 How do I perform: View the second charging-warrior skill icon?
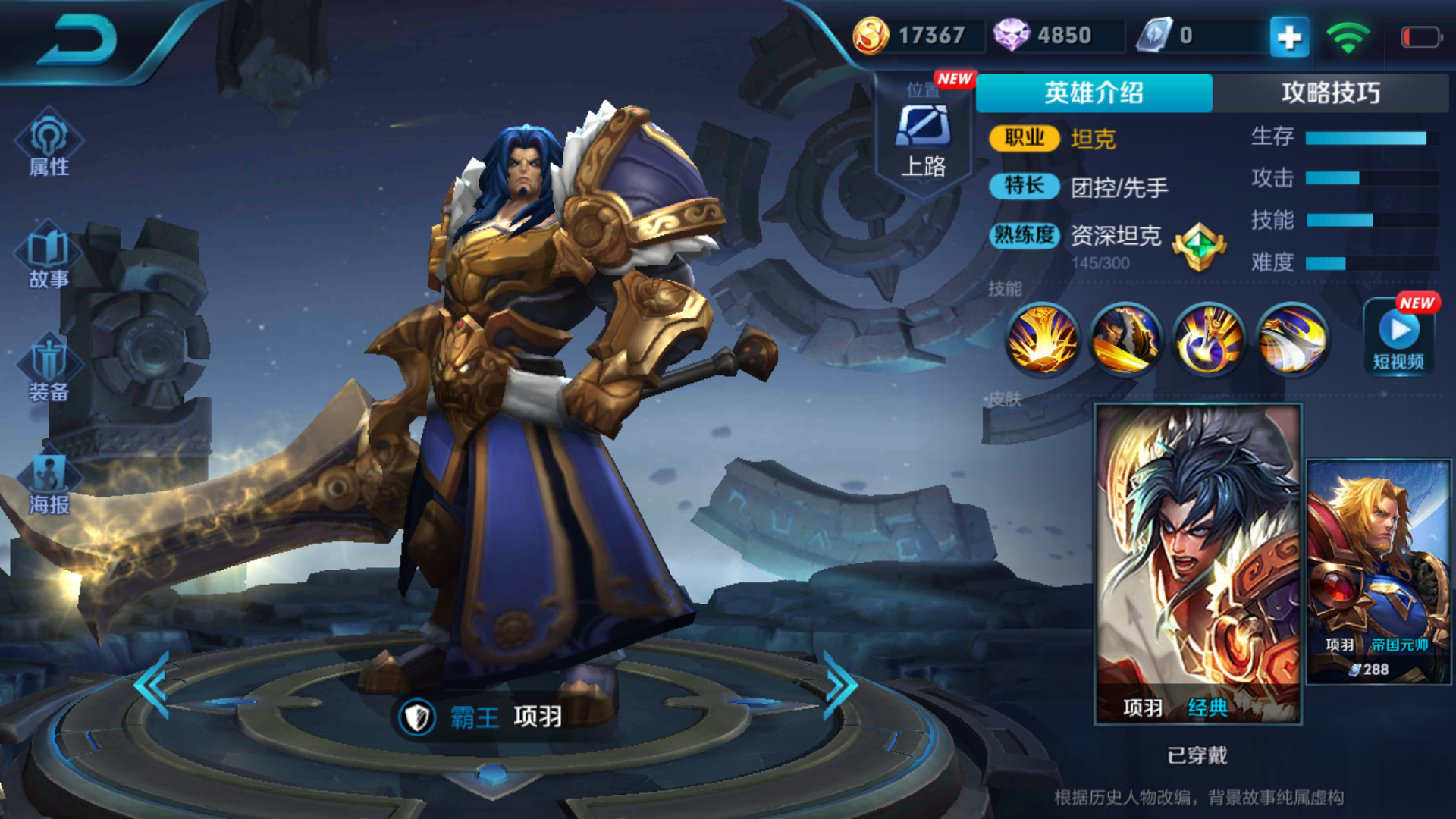(1125, 340)
